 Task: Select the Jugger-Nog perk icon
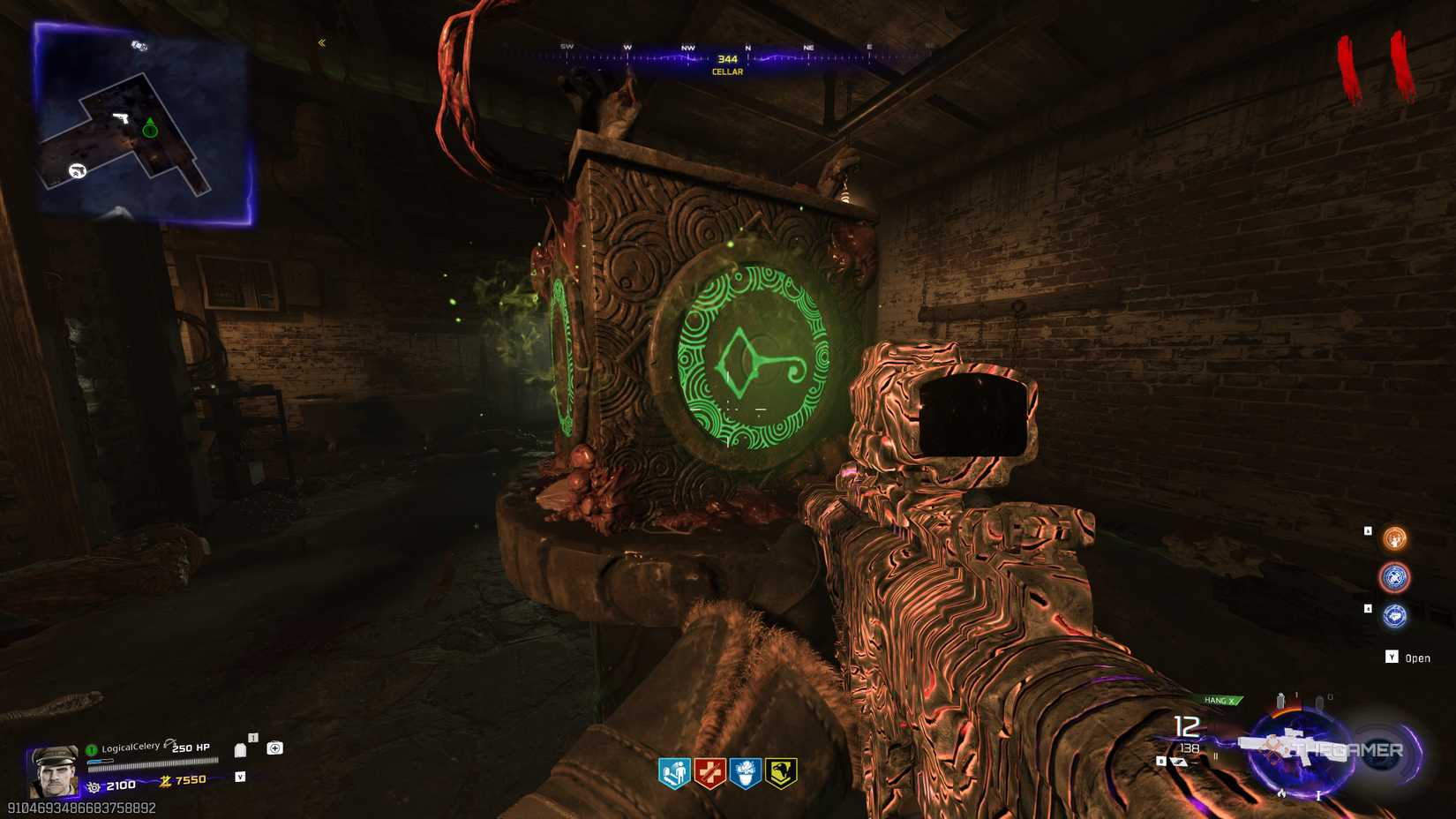(x=711, y=771)
